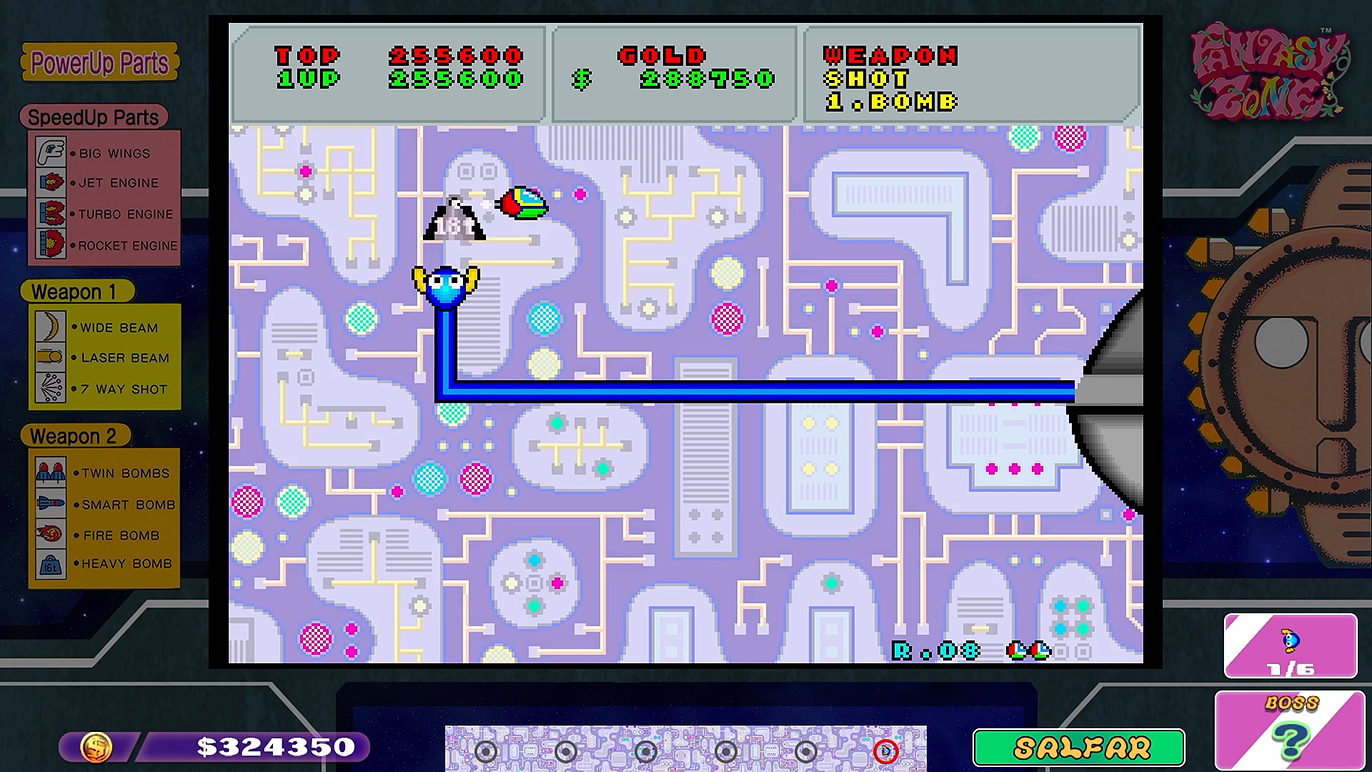Select the Laser Beam weapon

pos(104,357)
